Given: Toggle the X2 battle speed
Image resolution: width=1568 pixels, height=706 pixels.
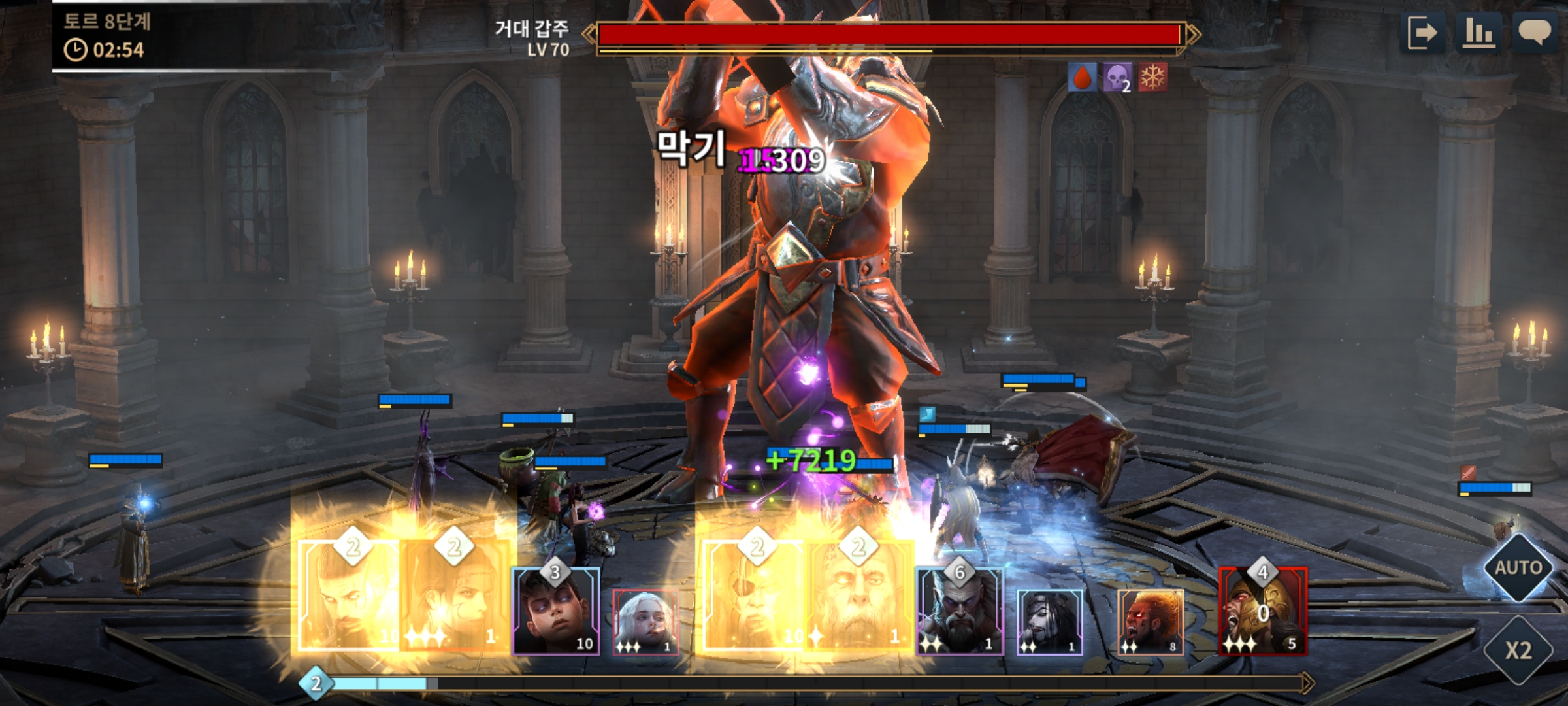Looking at the screenshot, I should tap(1518, 650).
